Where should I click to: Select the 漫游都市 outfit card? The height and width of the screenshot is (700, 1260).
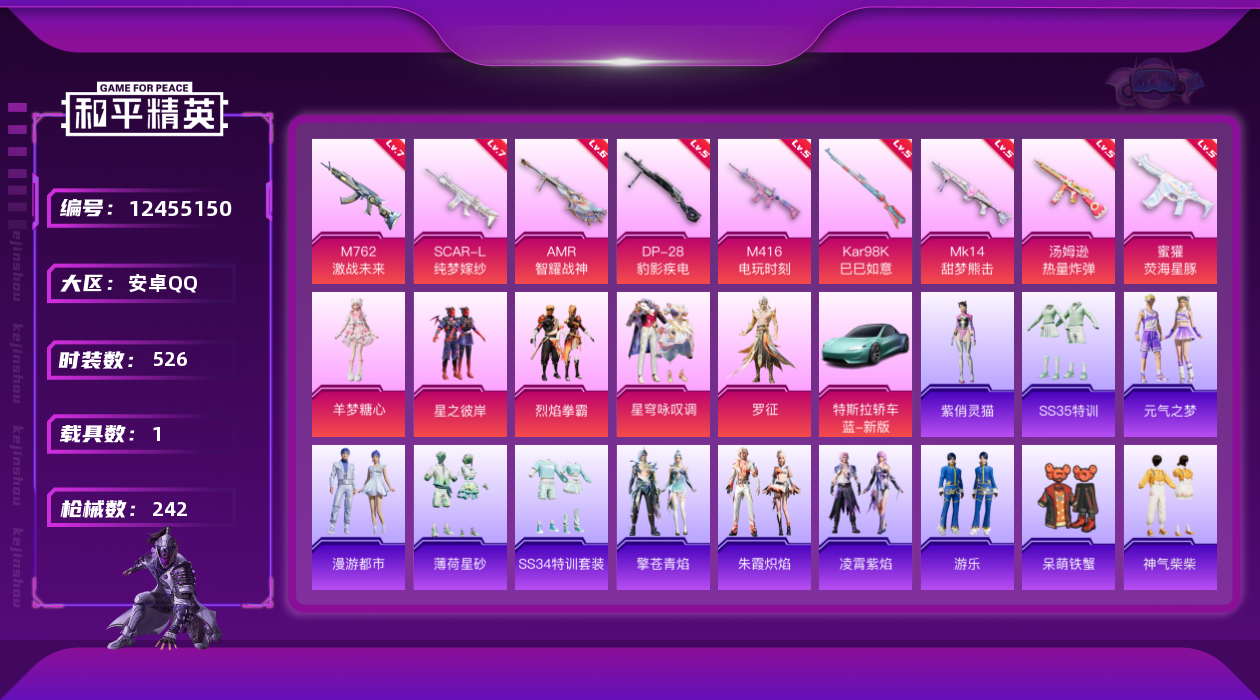coord(358,517)
